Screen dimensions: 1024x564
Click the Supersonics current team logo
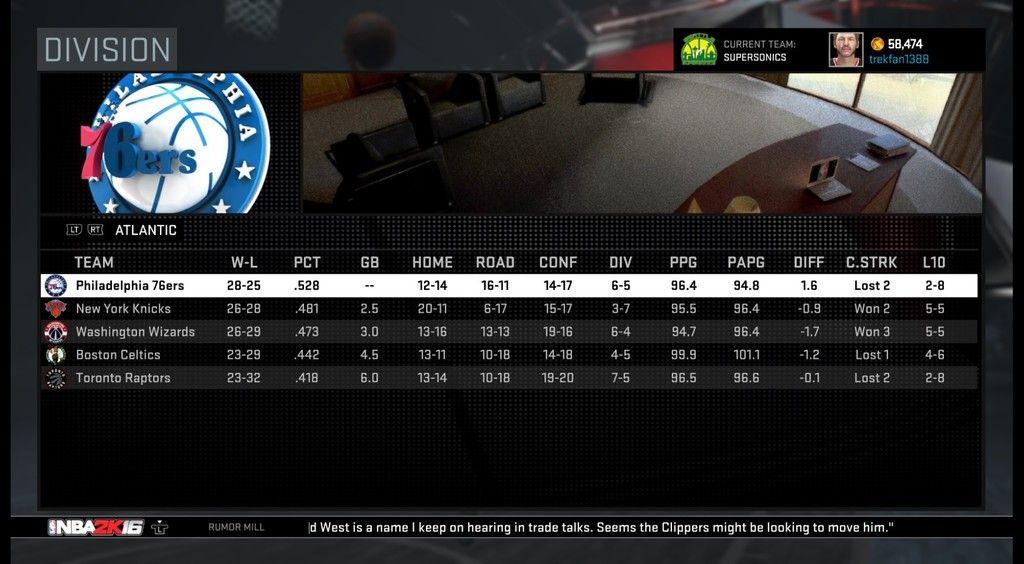click(x=698, y=50)
